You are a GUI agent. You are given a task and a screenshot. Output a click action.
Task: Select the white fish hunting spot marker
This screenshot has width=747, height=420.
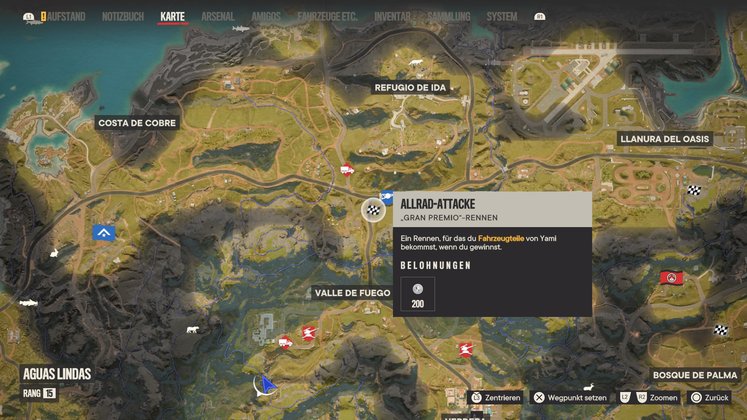click(x=28, y=301)
